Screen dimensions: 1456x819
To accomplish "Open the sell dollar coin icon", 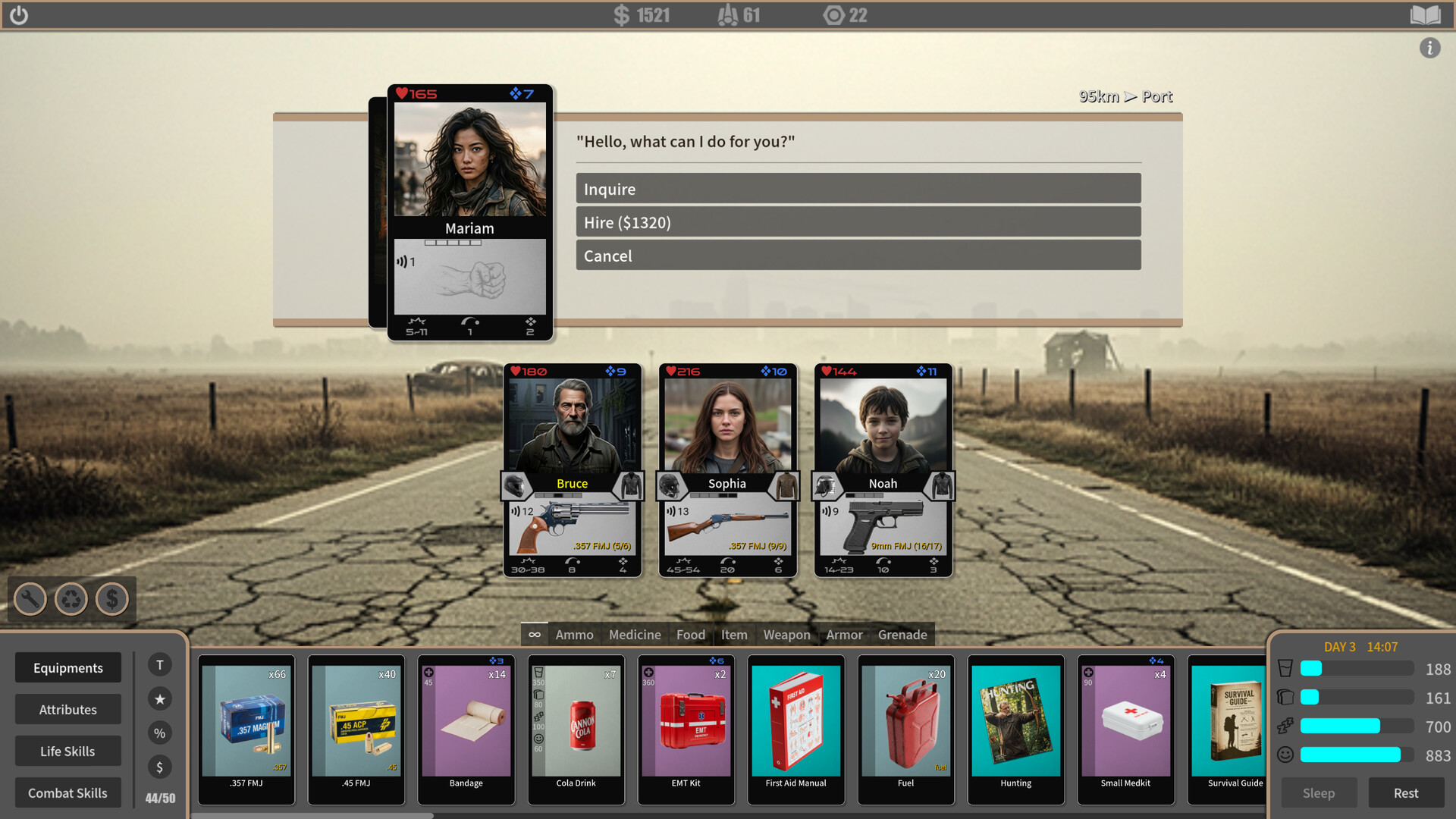I will click(111, 599).
